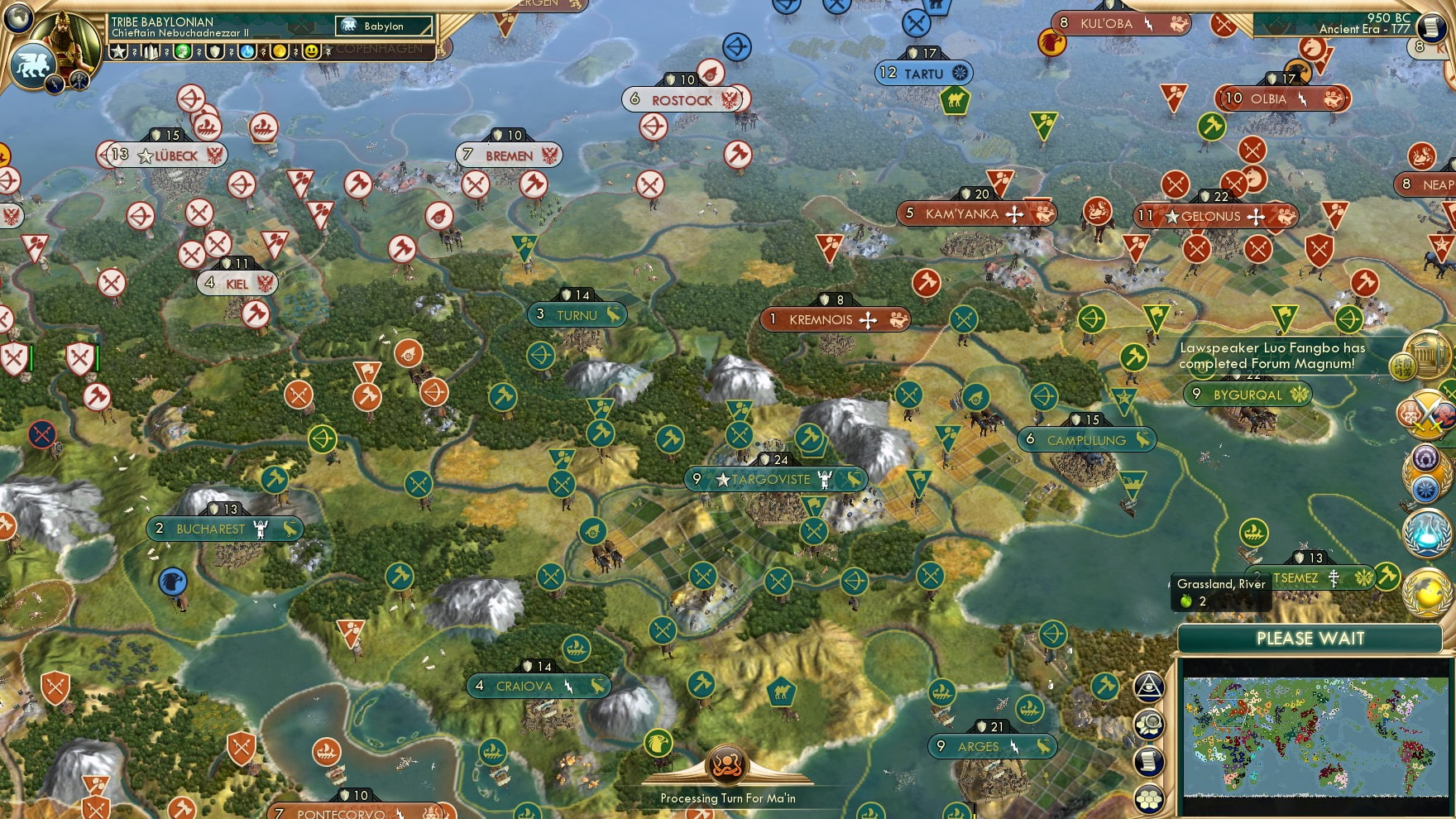
Task: Click the Kremnois city banner
Action: 835,319
